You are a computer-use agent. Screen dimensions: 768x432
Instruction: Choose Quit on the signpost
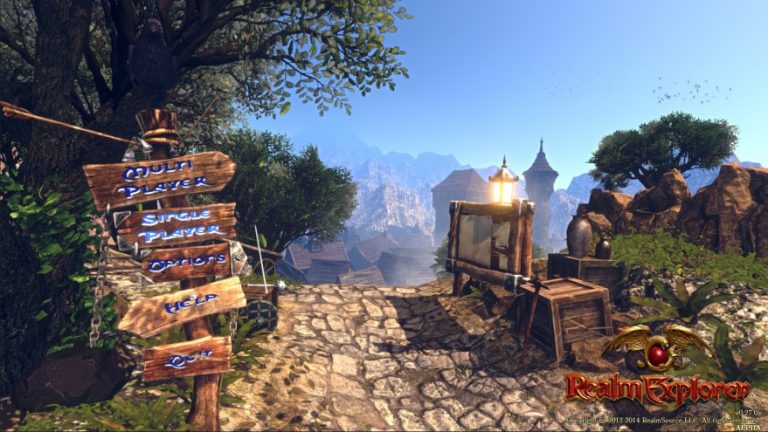pyautogui.click(x=187, y=358)
